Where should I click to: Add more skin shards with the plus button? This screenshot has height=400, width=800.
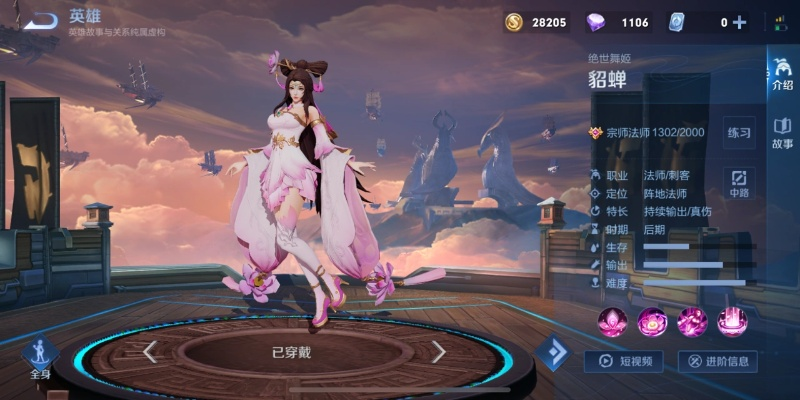[740, 22]
